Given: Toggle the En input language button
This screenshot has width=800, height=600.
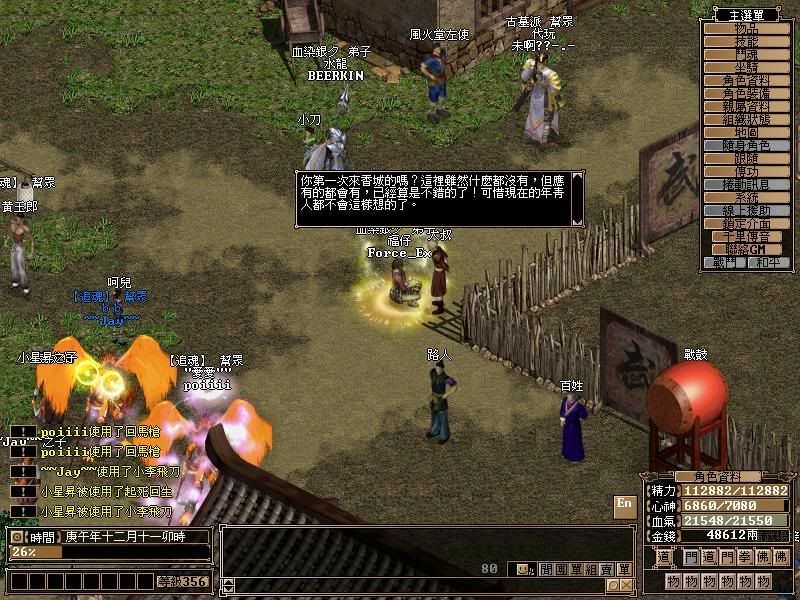Looking at the screenshot, I should point(625,504).
